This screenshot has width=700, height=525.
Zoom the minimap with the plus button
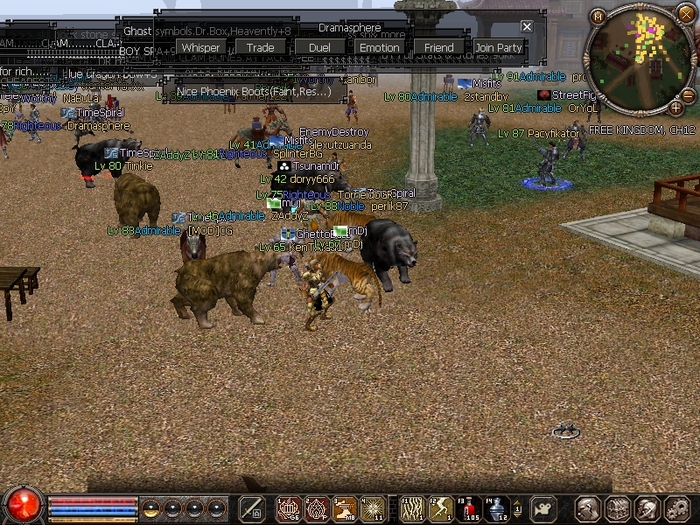[x=676, y=107]
